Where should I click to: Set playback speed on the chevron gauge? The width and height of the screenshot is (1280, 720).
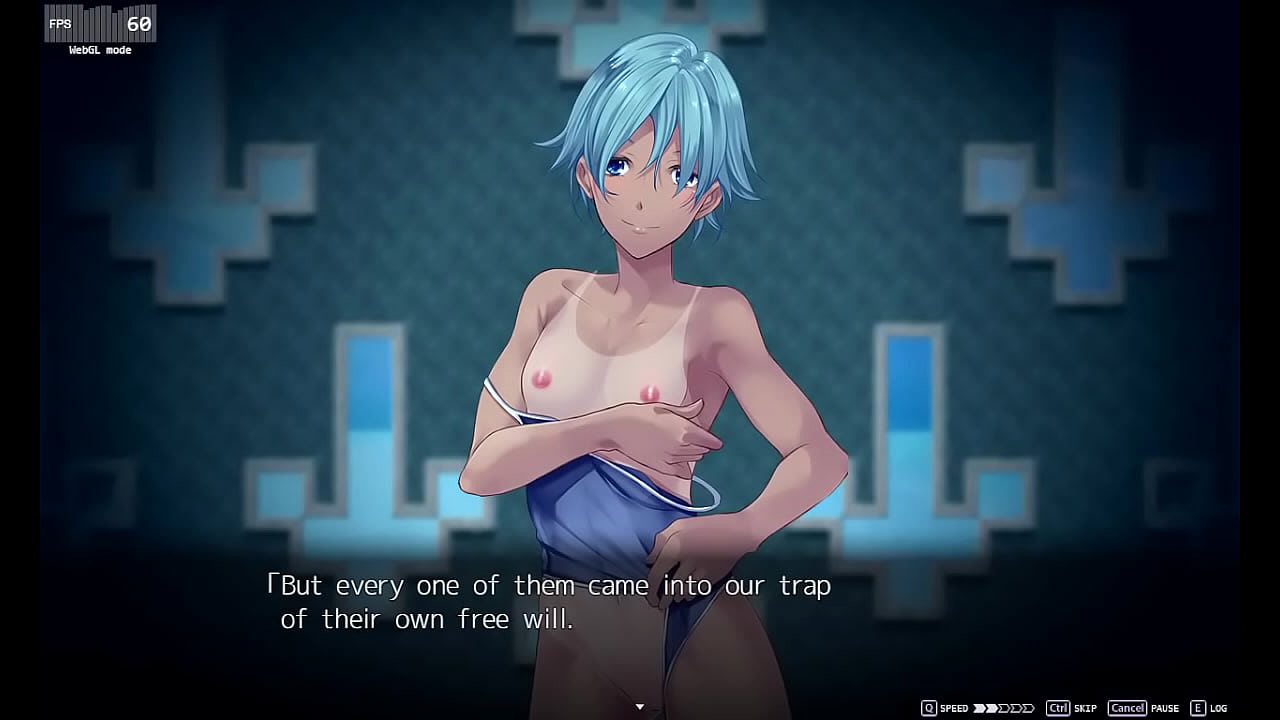1003,707
